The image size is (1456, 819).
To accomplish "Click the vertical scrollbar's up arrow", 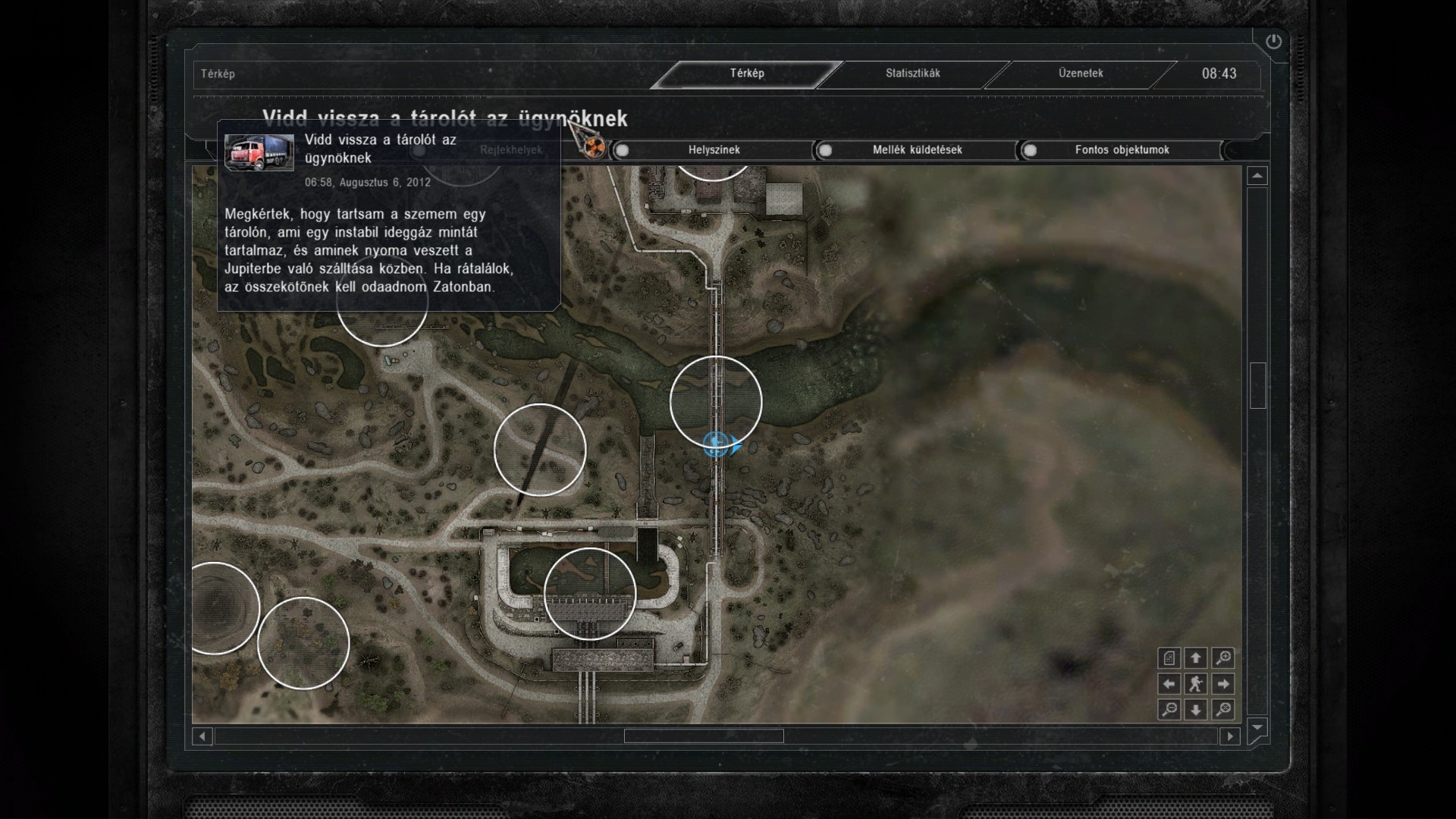I will pos(1257,176).
